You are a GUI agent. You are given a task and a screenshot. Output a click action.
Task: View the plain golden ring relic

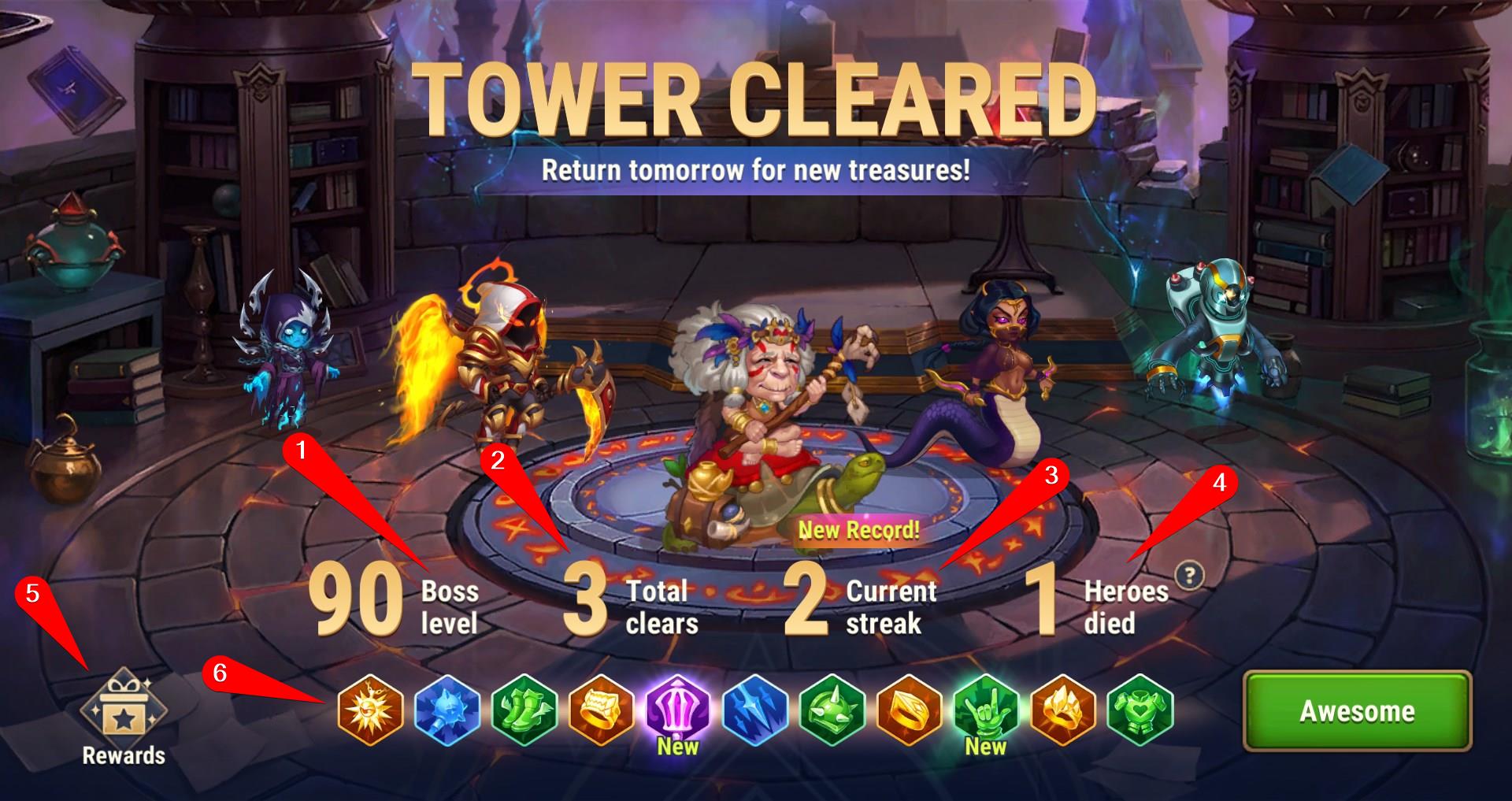[x=910, y=710]
